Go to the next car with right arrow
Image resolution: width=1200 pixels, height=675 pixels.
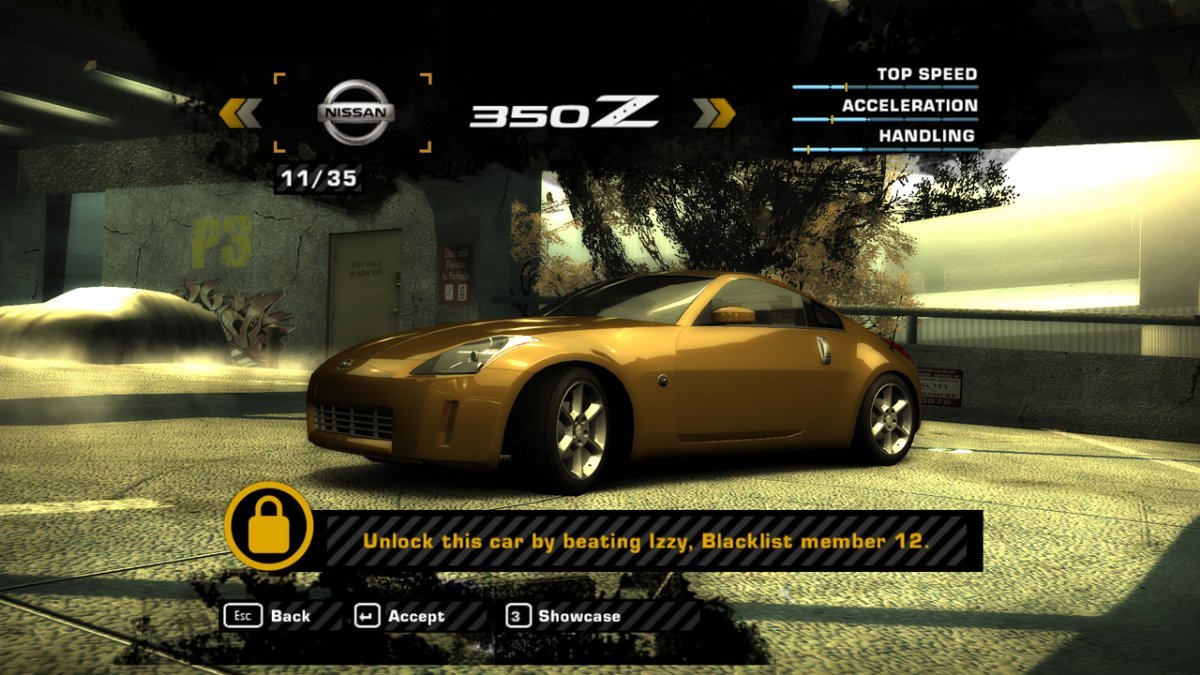(x=714, y=113)
